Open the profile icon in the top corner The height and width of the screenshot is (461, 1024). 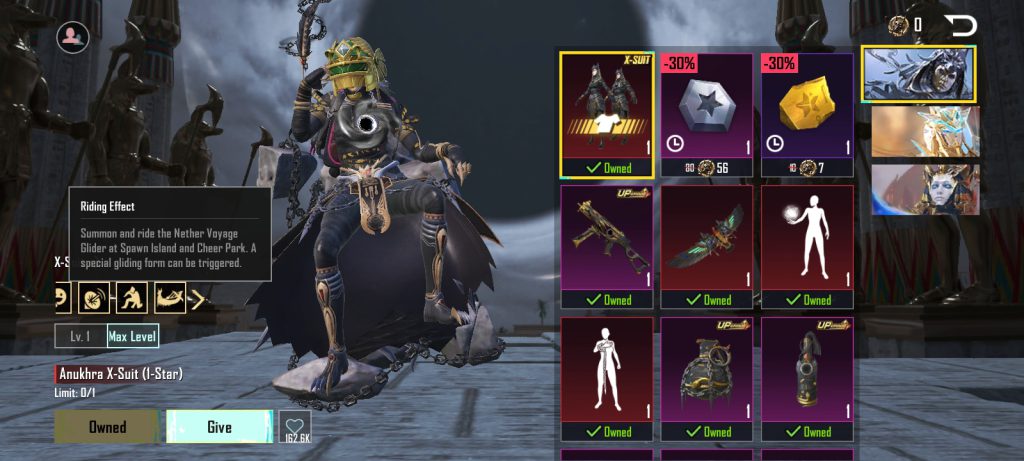pos(73,37)
